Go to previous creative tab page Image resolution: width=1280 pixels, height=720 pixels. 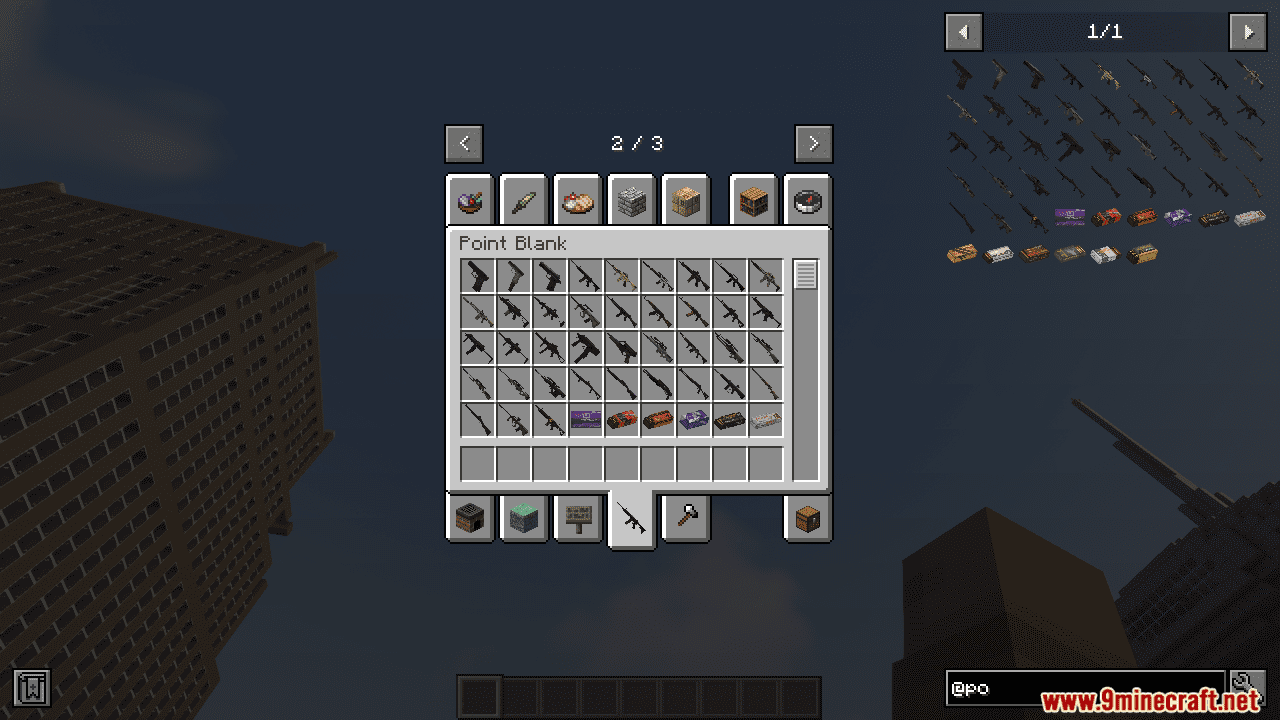coord(464,143)
